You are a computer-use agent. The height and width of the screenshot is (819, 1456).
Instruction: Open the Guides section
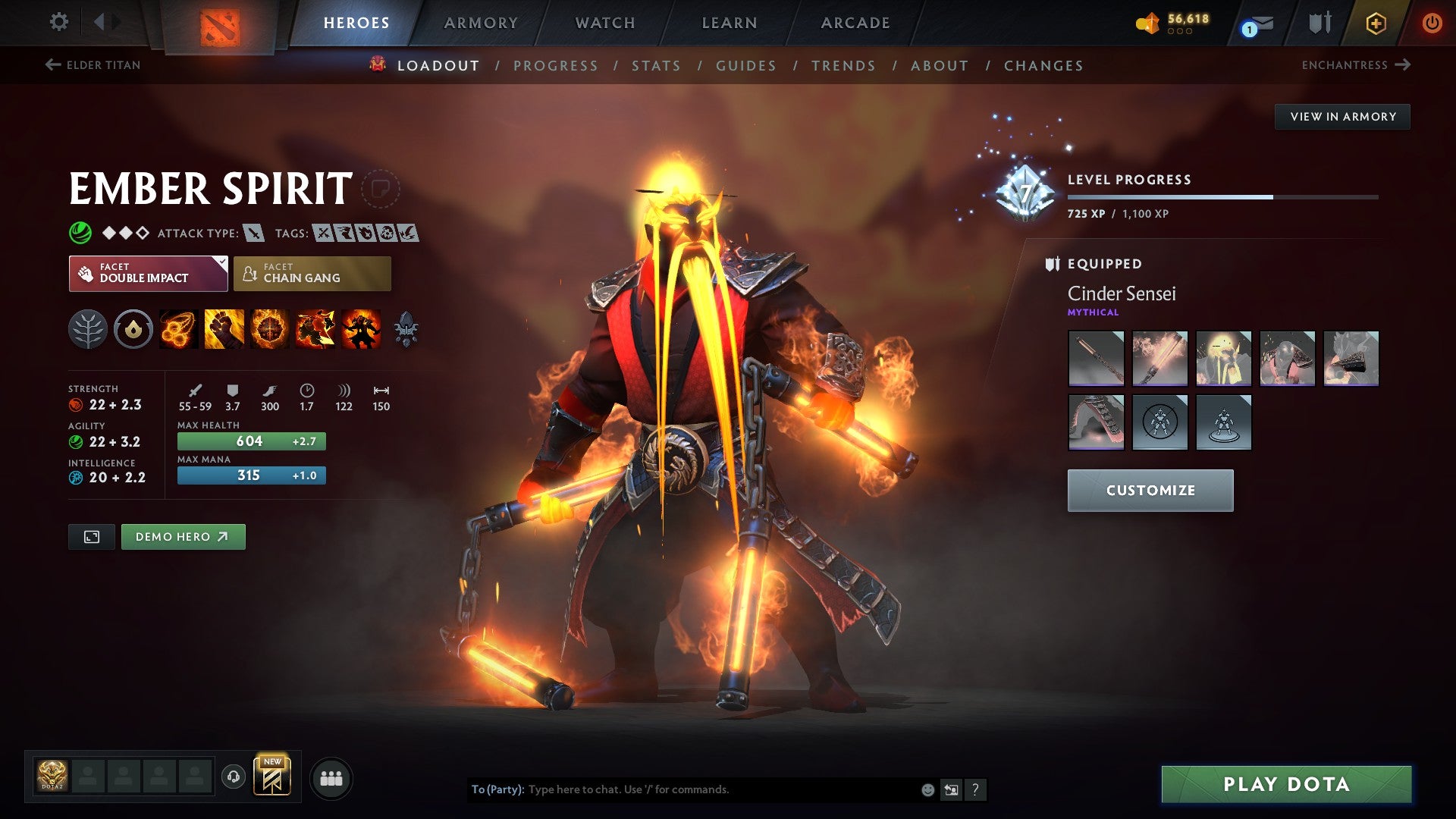pyautogui.click(x=745, y=66)
